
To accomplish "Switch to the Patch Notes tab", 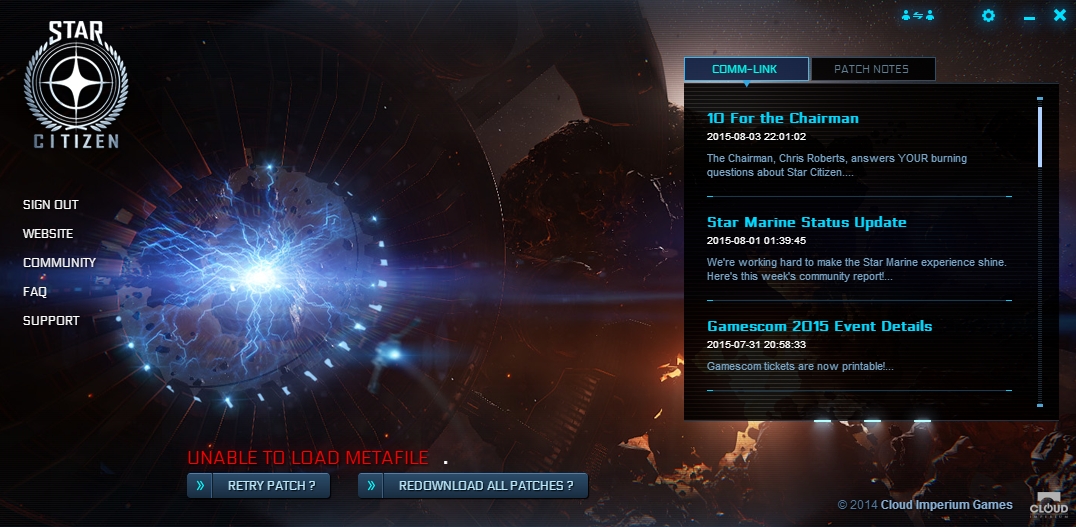I will pyautogui.click(x=871, y=69).
